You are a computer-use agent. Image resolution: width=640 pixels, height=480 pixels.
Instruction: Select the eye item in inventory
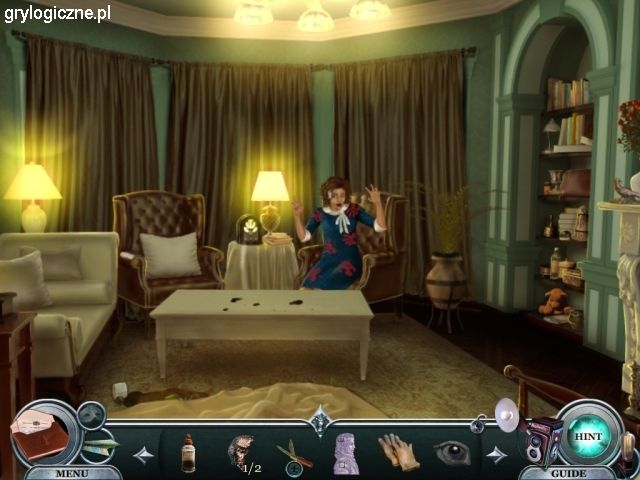tap(452, 452)
